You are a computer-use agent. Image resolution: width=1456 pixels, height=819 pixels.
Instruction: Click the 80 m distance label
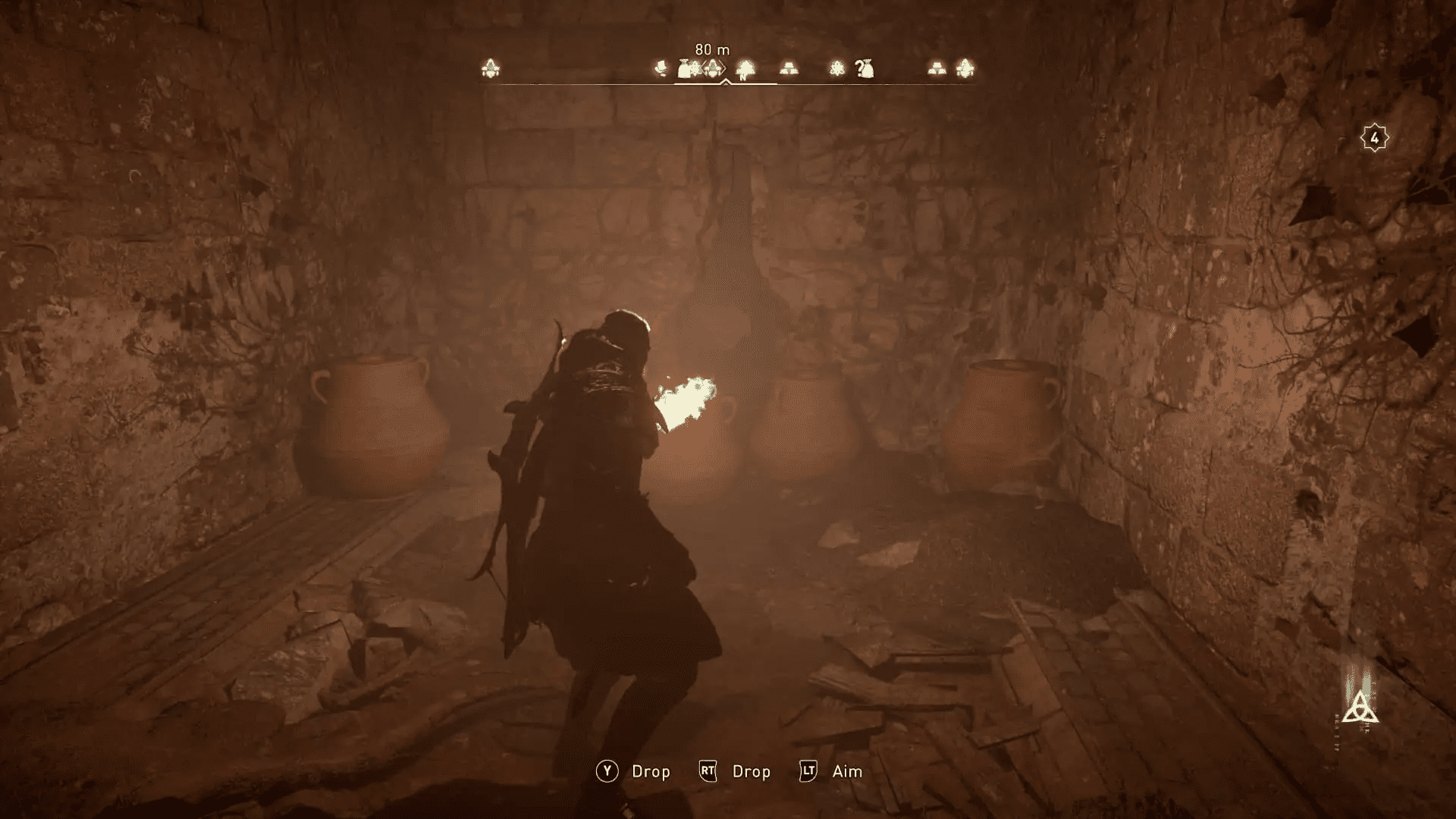pyautogui.click(x=712, y=49)
